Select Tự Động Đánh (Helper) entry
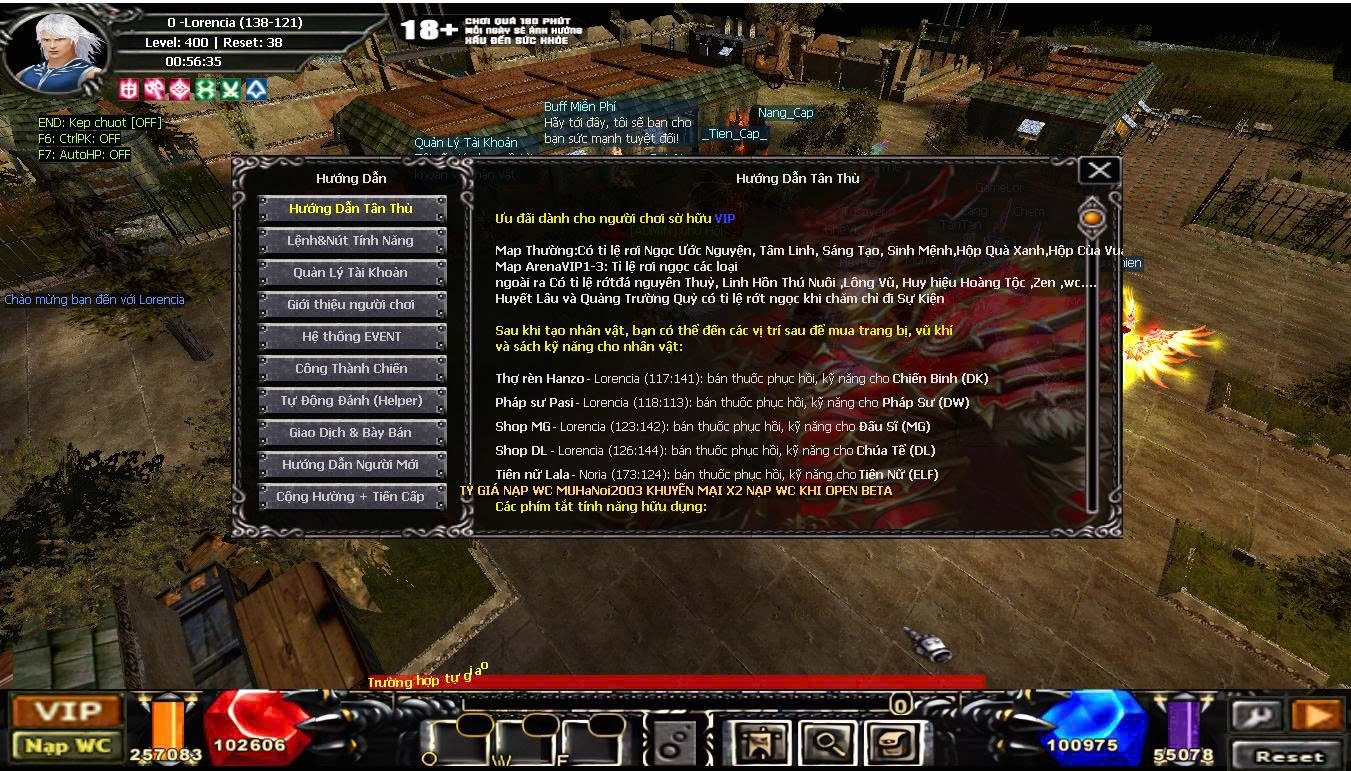The height and width of the screenshot is (771, 1351). coord(351,401)
